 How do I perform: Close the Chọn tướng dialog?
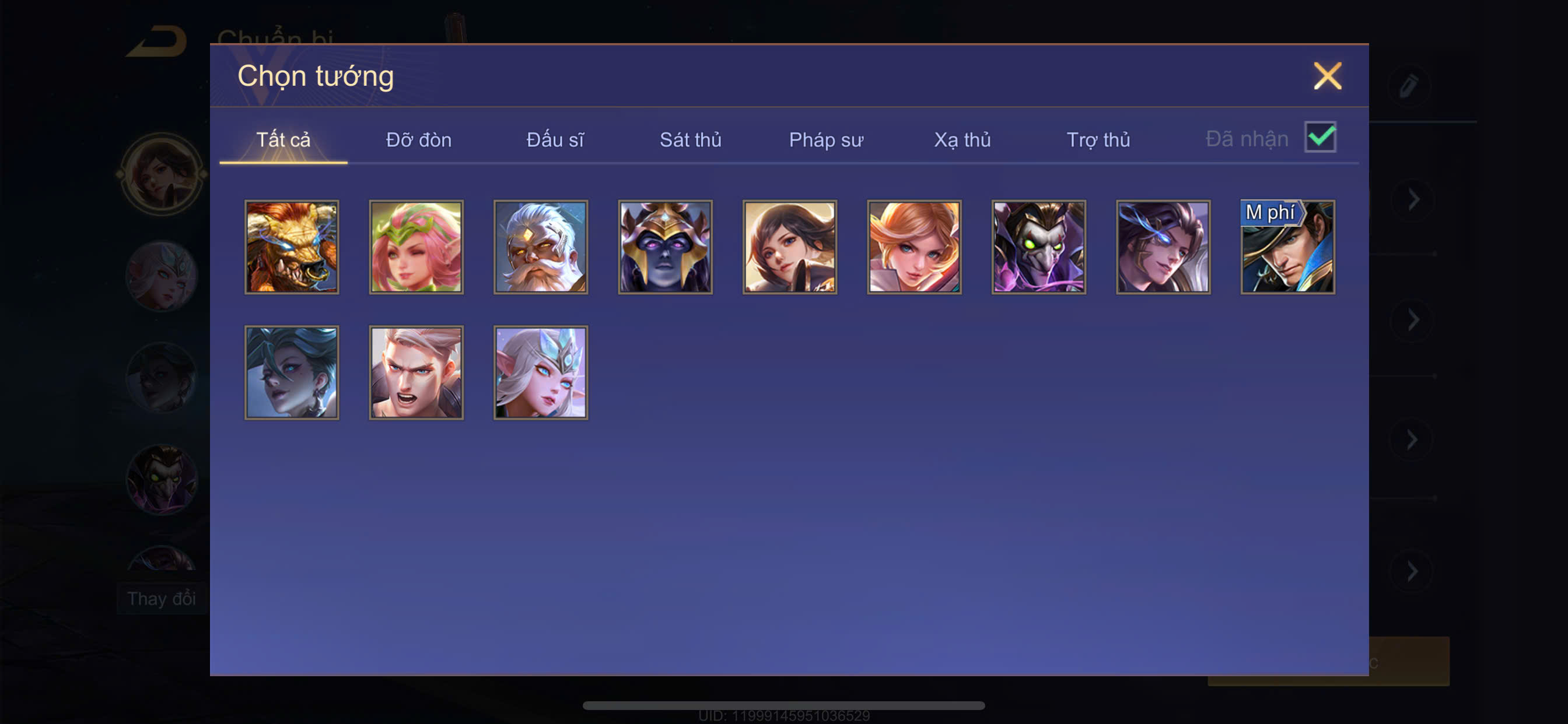[1327, 76]
